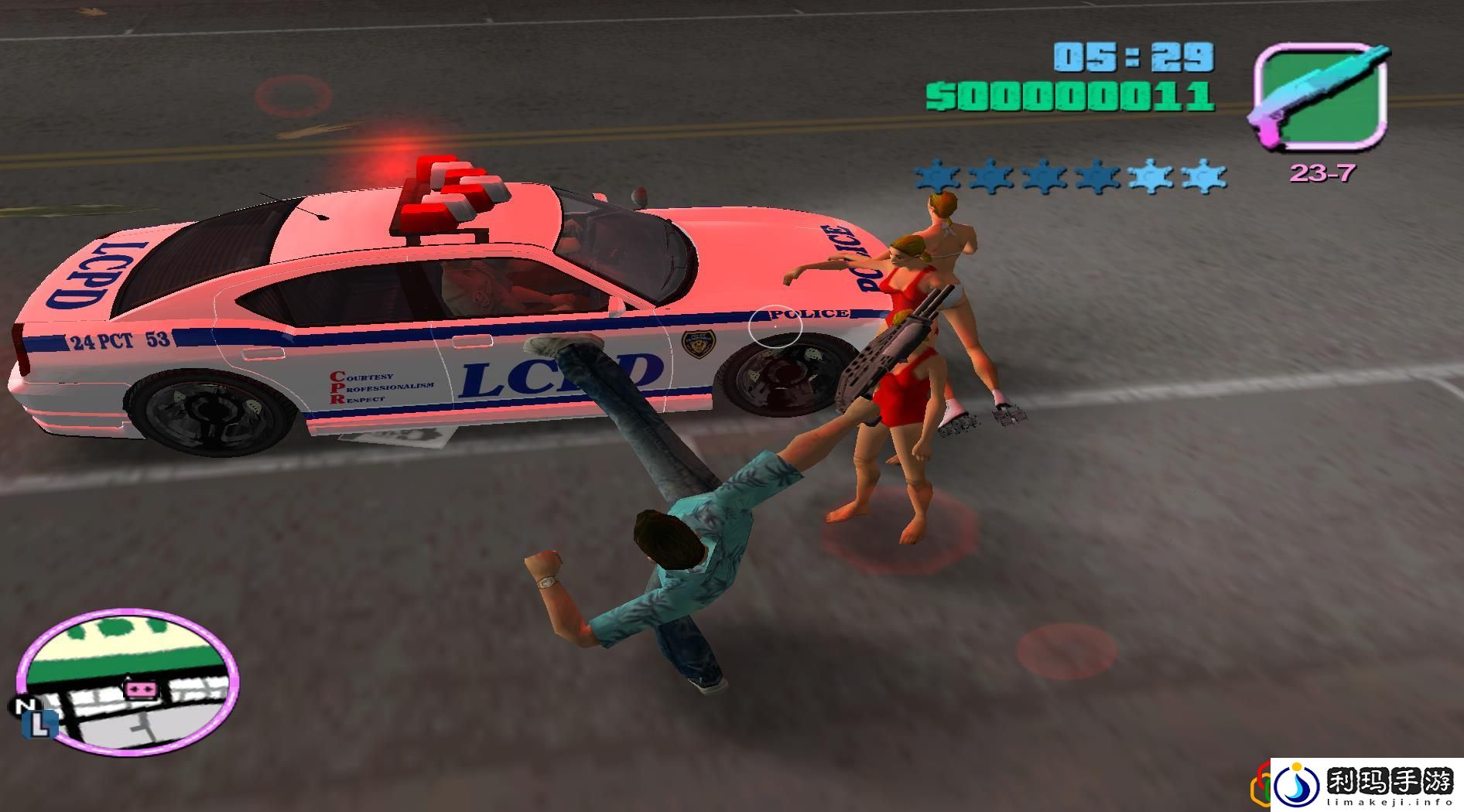1464x812 pixels.
Task: Select the shotgun weapon icon
Action: pos(1320,97)
